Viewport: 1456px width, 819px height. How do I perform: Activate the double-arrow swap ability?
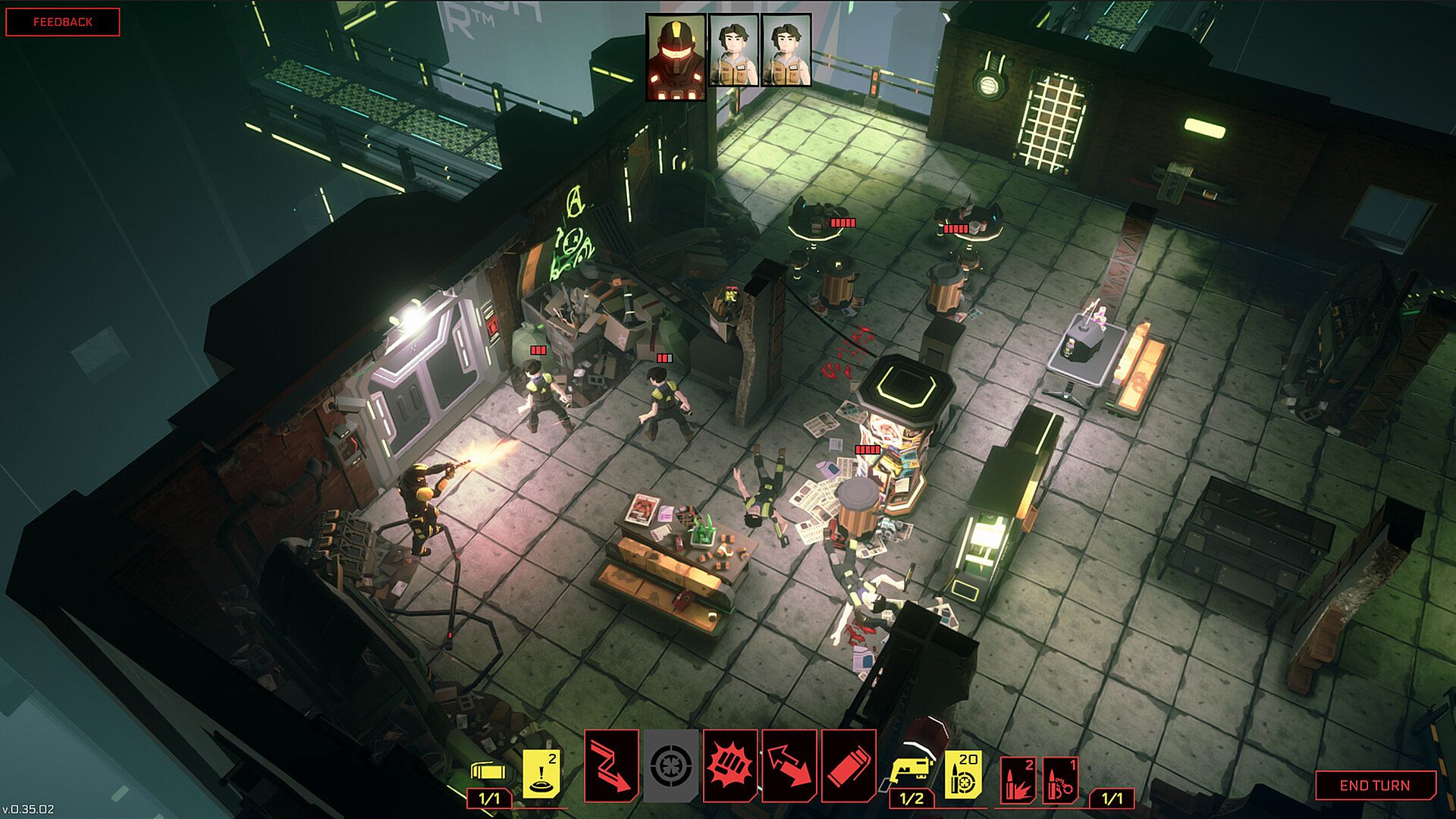789,766
